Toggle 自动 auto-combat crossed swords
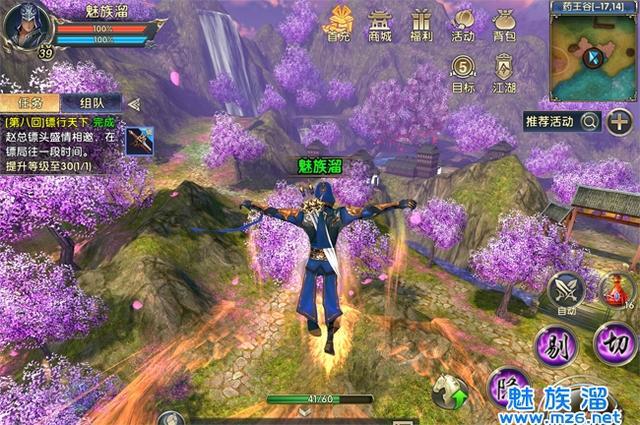Screen dimensions: 640x425 click(568, 292)
